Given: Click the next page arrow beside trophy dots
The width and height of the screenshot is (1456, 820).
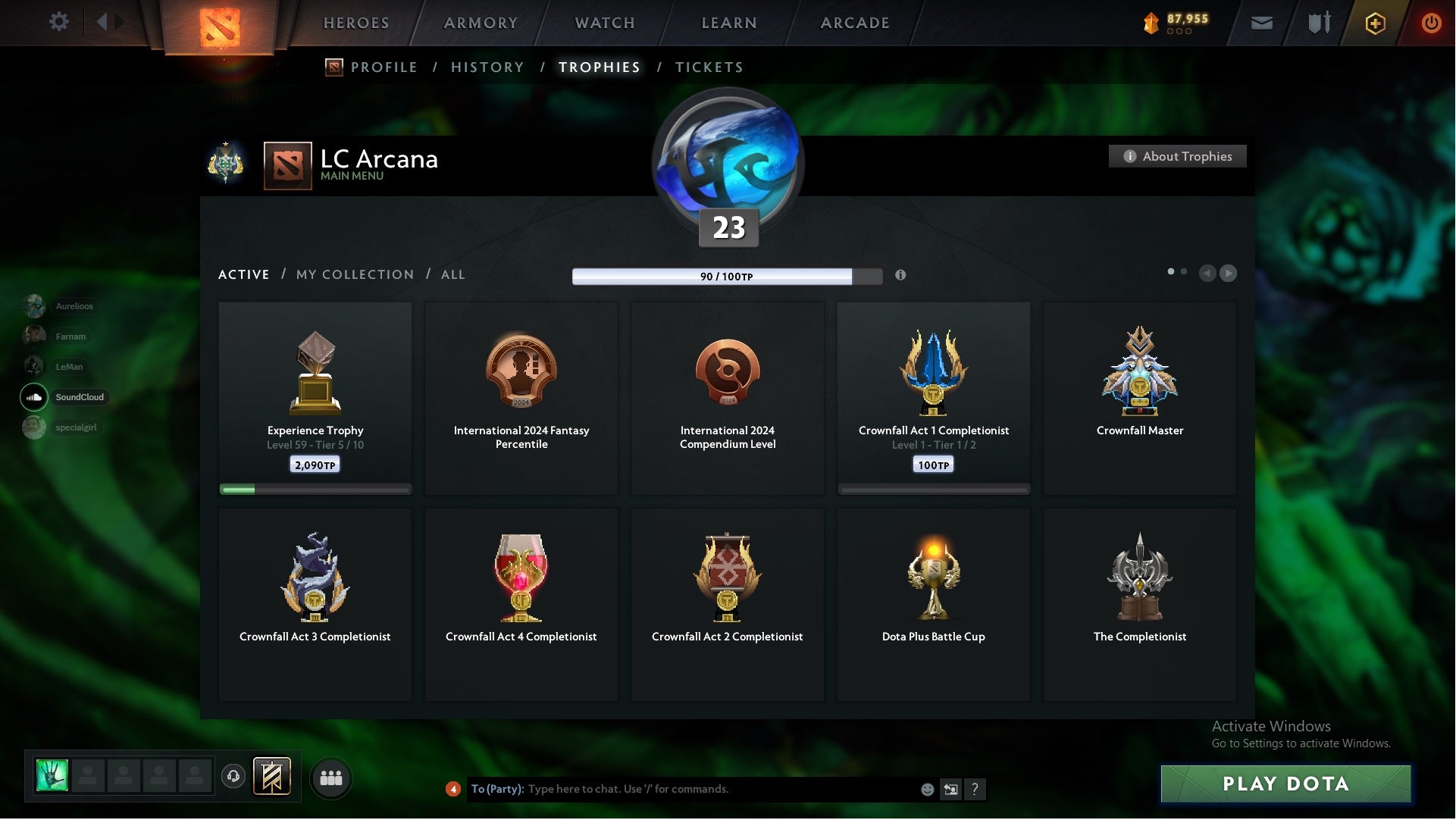Looking at the screenshot, I should pyautogui.click(x=1228, y=274).
